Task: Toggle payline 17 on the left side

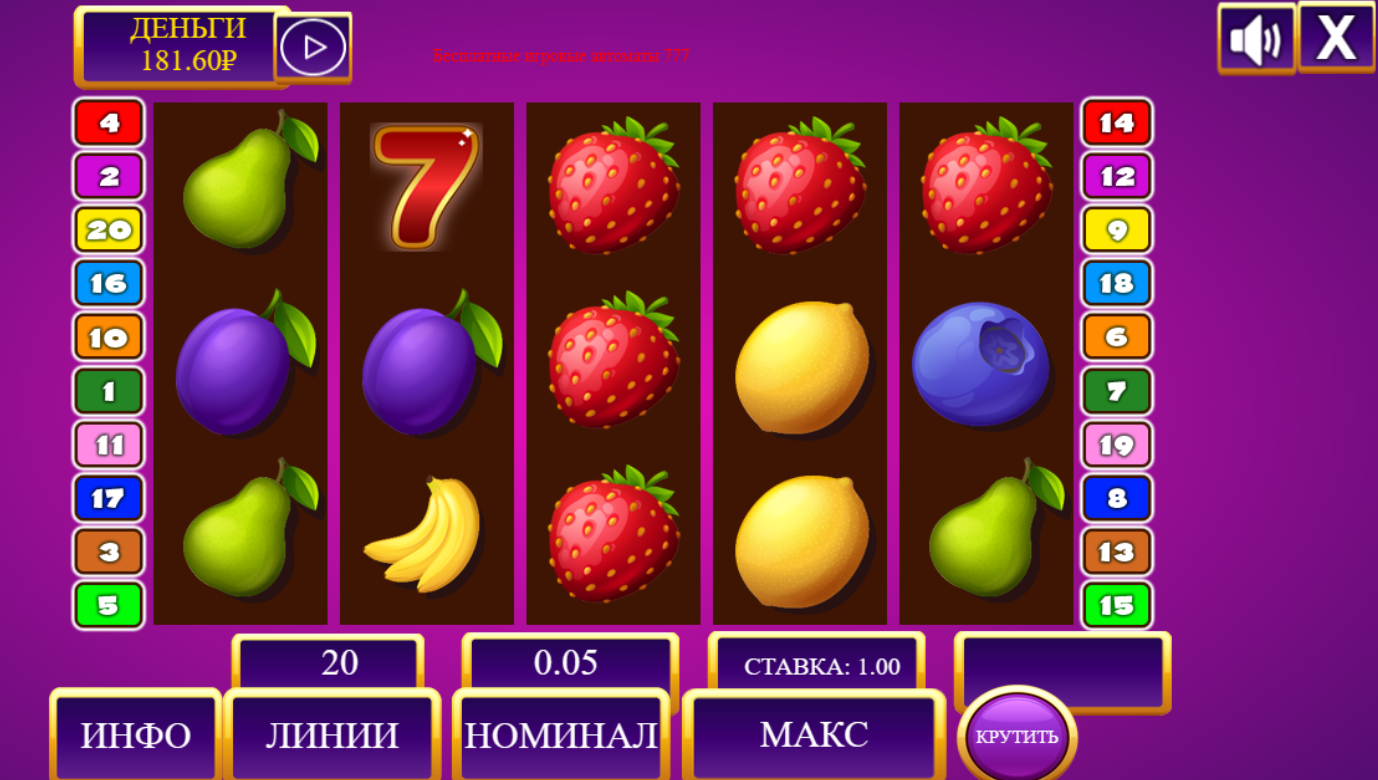Action: pyautogui.click(x=107, y=498)
